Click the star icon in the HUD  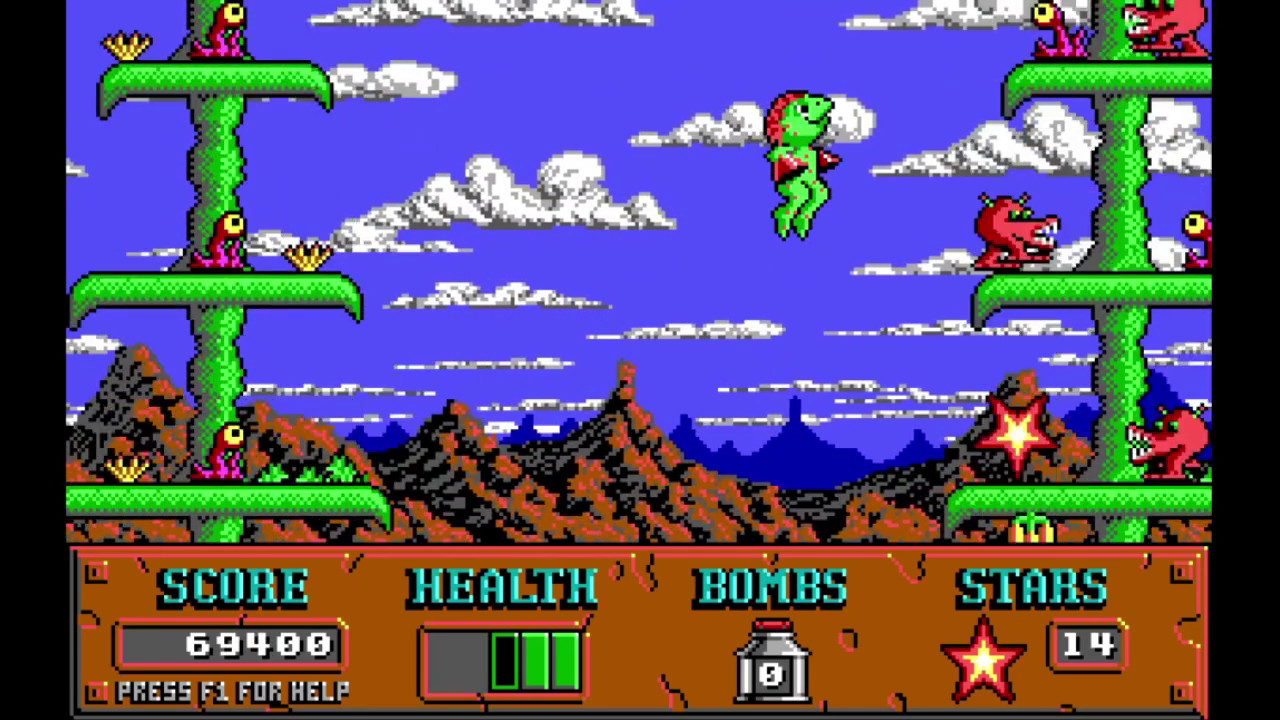click(x=983, y=659)
